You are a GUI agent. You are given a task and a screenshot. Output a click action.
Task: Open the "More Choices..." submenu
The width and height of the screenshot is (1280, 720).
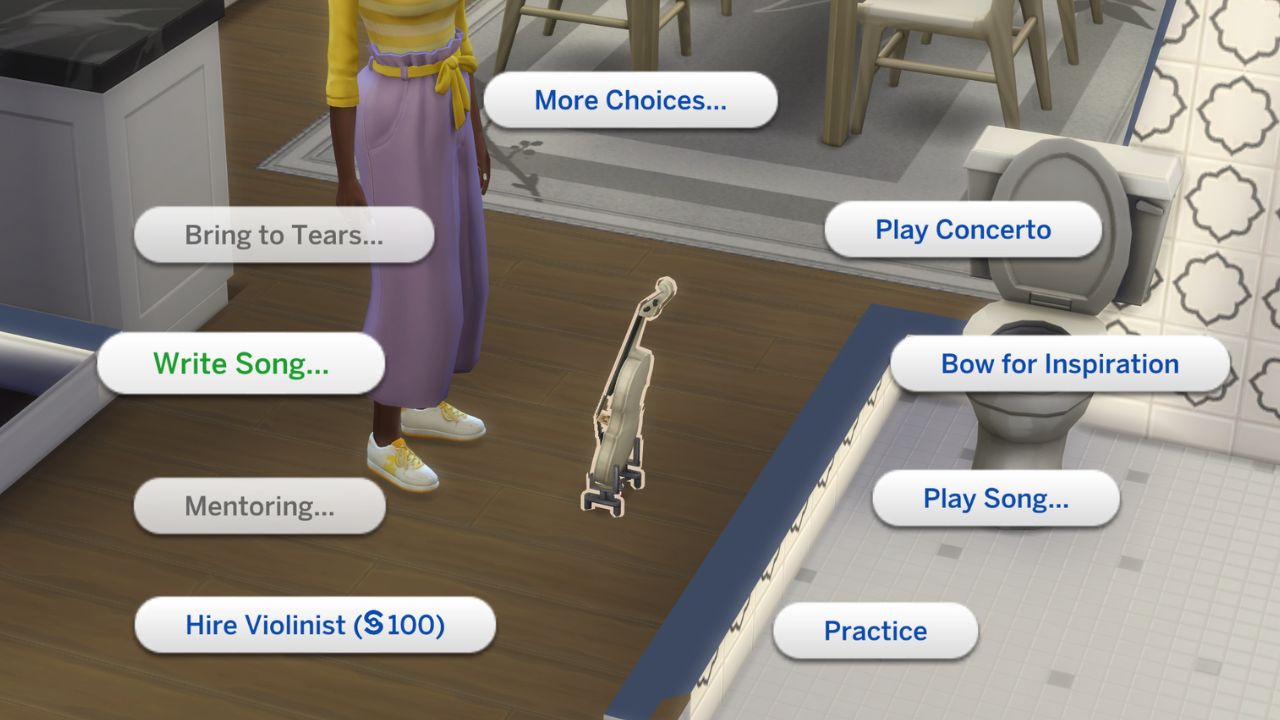click(x=630, y=99)
